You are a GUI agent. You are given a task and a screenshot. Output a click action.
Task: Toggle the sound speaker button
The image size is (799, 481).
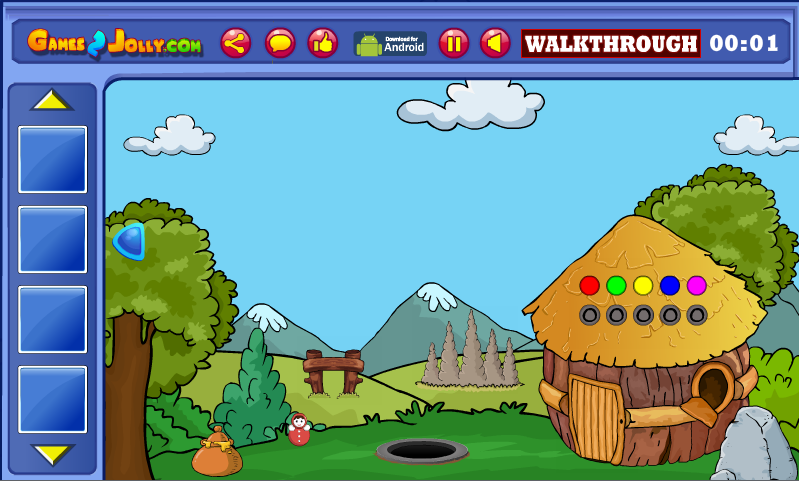(x=495, y=43)
